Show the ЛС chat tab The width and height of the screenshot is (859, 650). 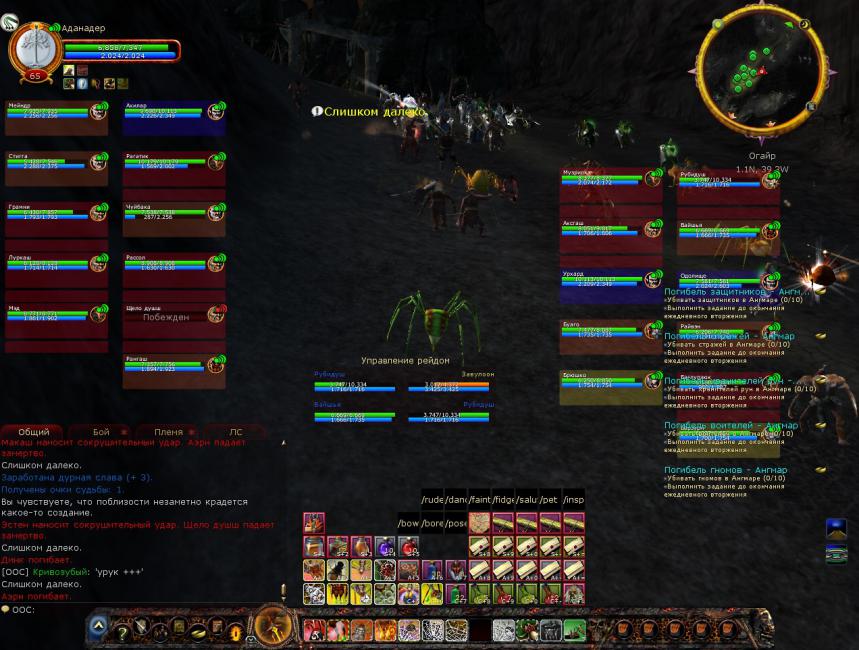pos(235,432)
